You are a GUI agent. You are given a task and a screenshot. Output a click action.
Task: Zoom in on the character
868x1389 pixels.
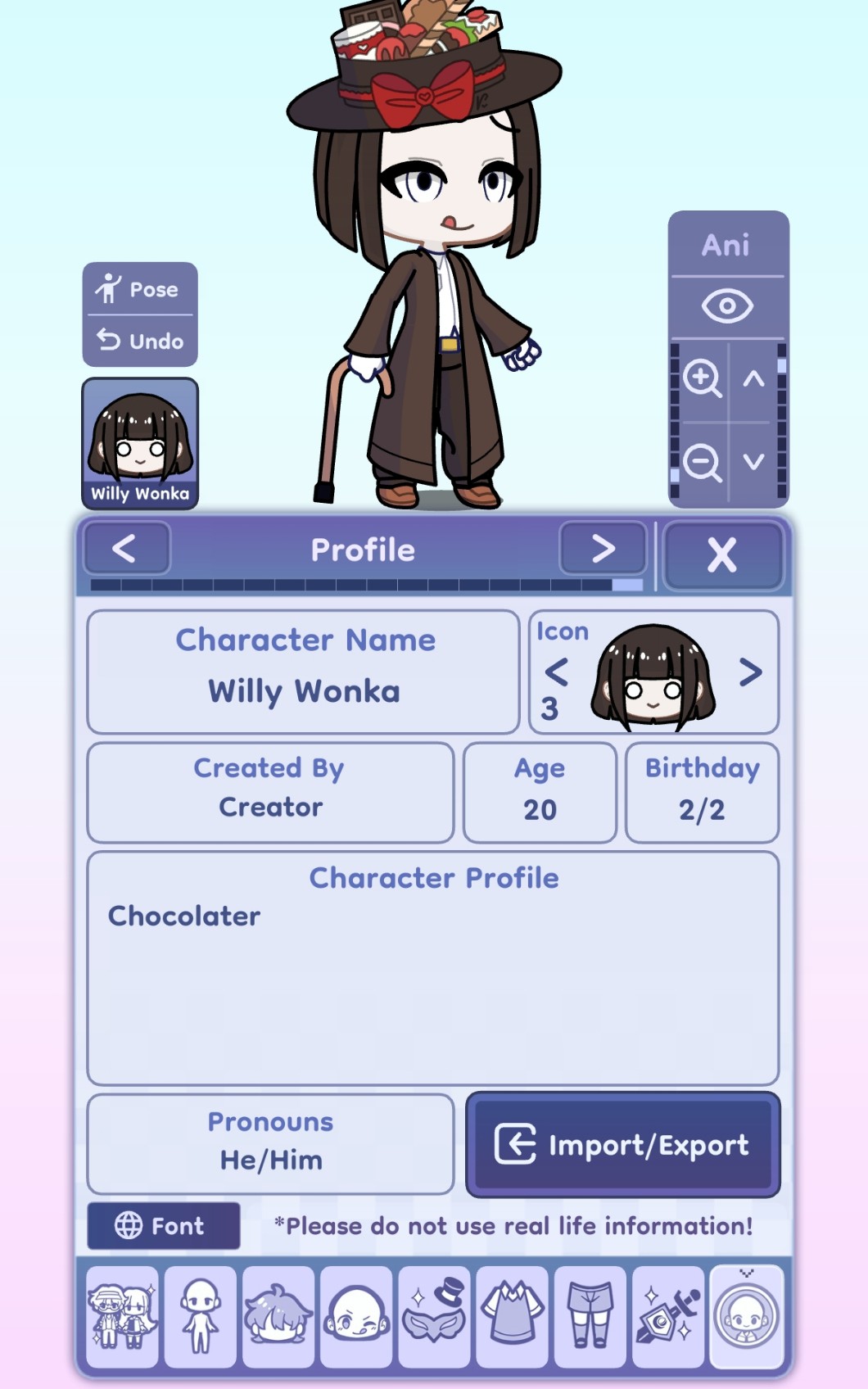click(702, 378)
